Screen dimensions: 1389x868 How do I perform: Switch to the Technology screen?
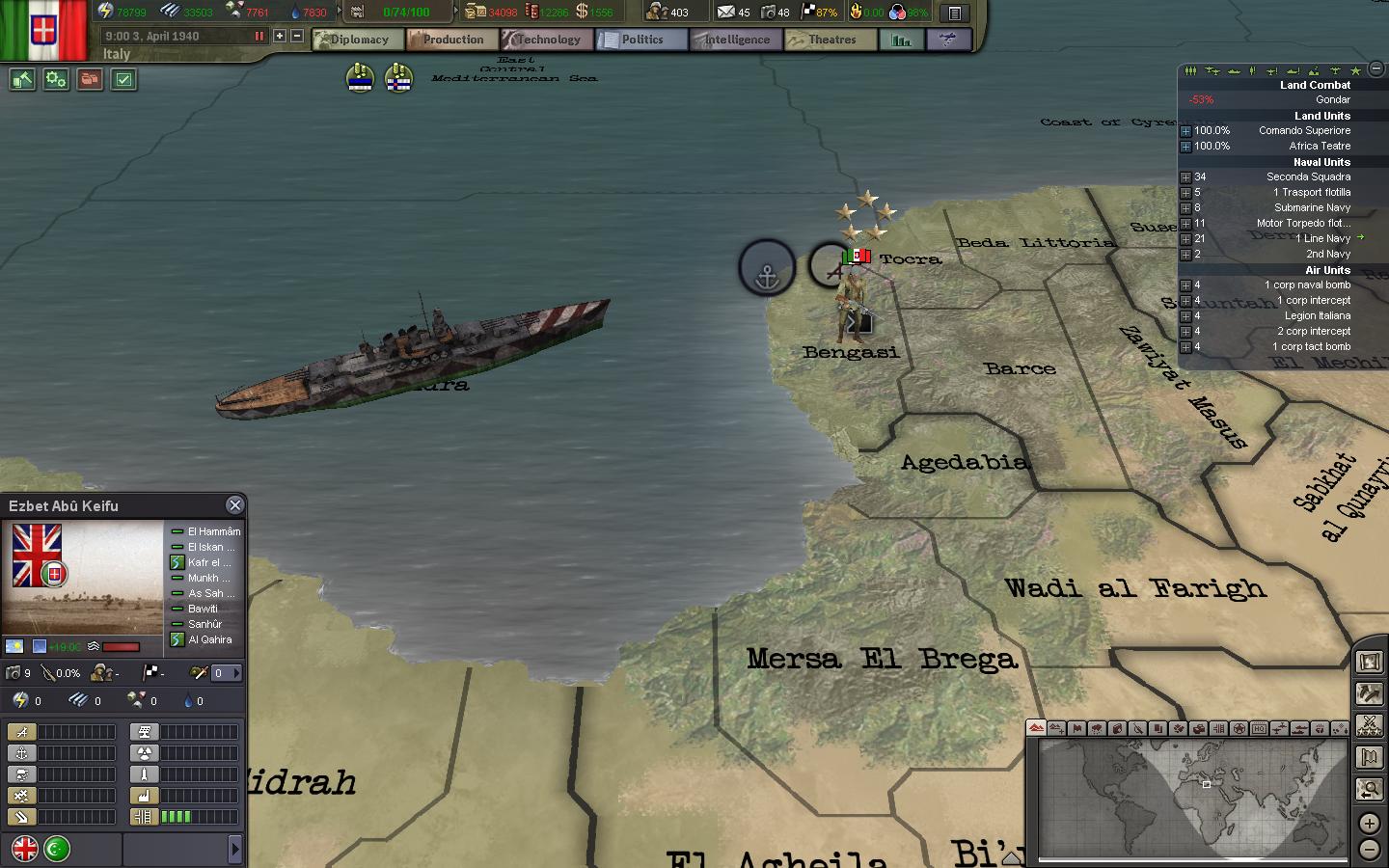pyautogui.click(x=547, y=40)
